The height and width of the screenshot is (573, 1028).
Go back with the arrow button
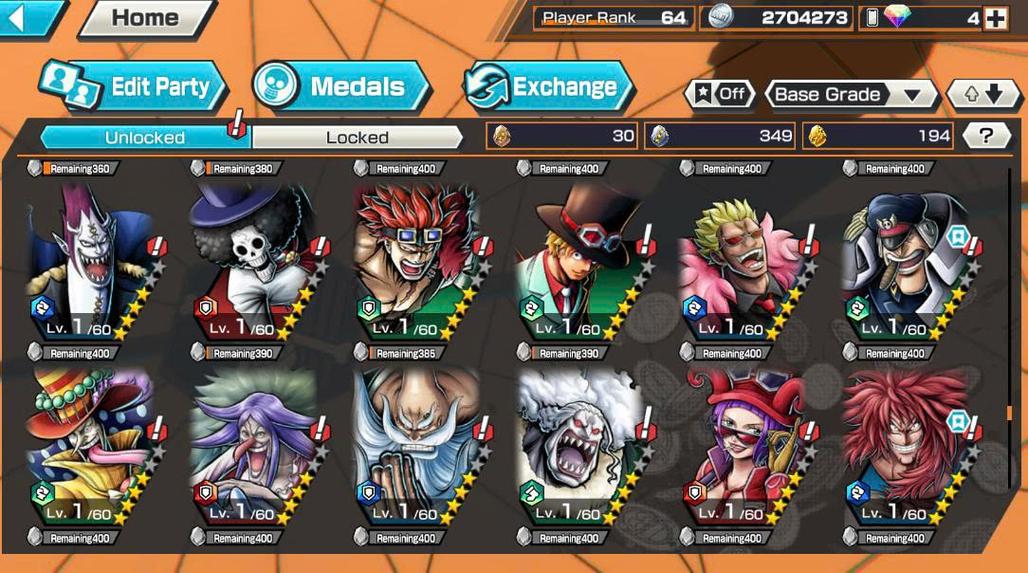[28, 17]
